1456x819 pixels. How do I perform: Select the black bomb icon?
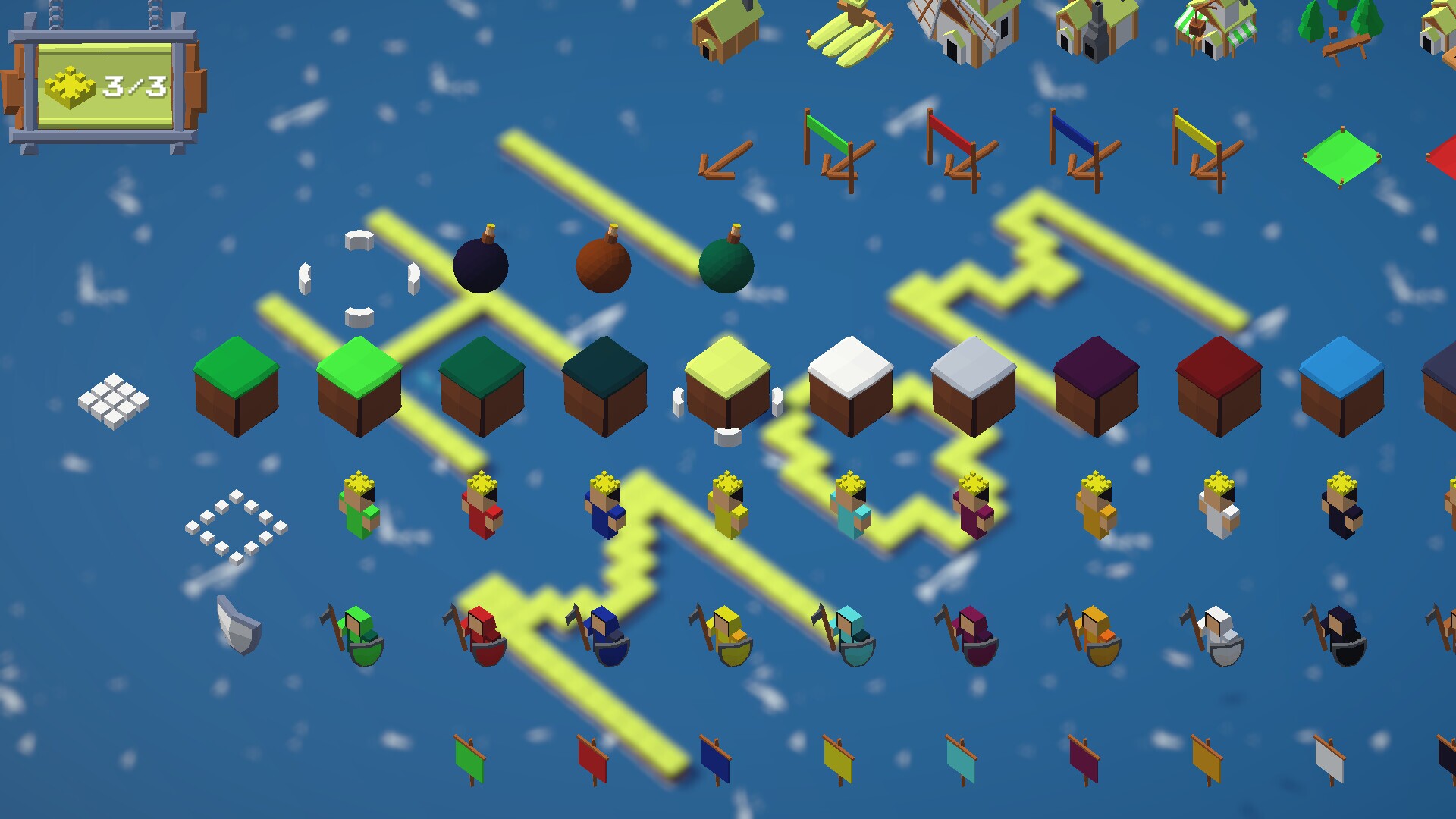[480, 265]
